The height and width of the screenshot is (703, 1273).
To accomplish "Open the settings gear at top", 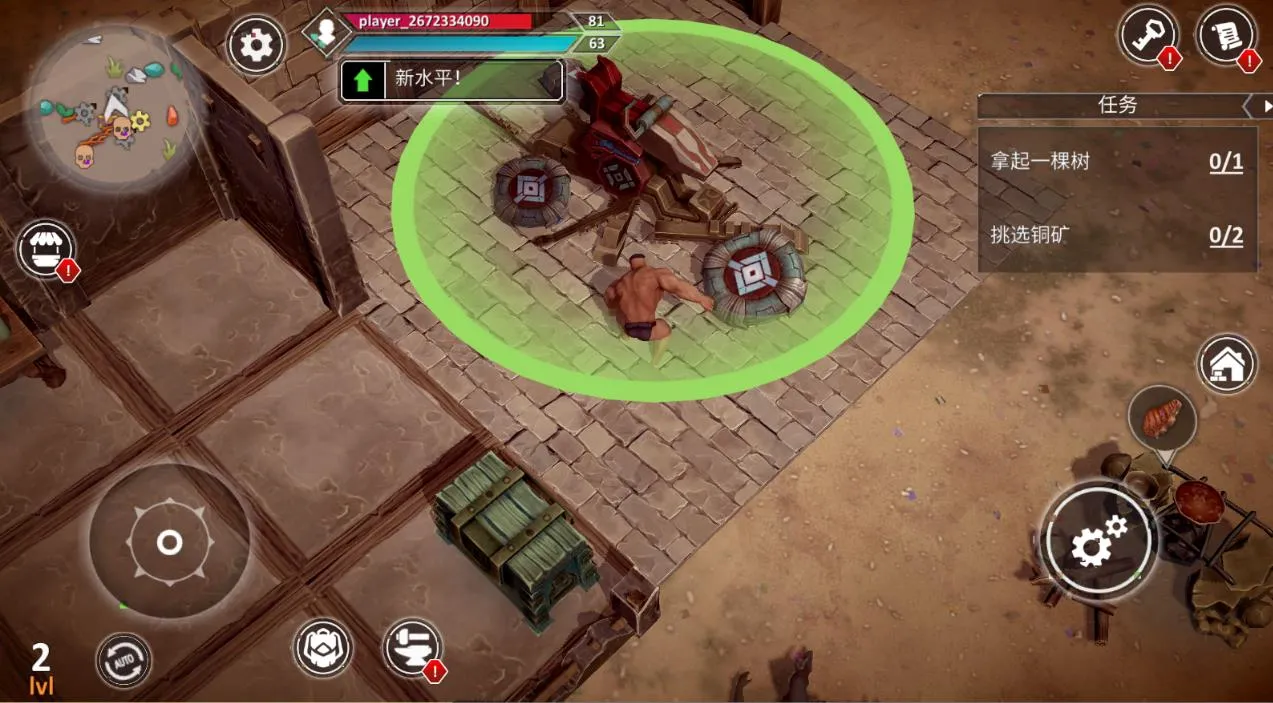I will click(x=256, y=46).
